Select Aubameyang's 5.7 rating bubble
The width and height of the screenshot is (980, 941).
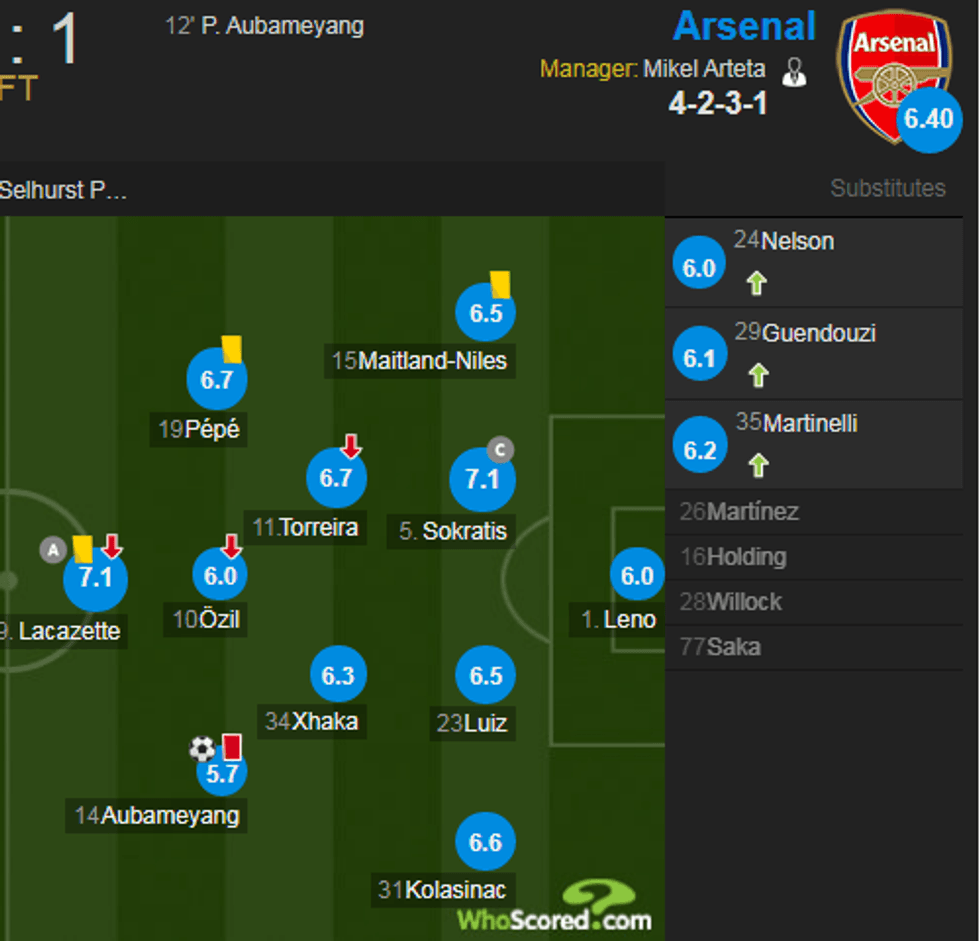(x=222, y=773)
